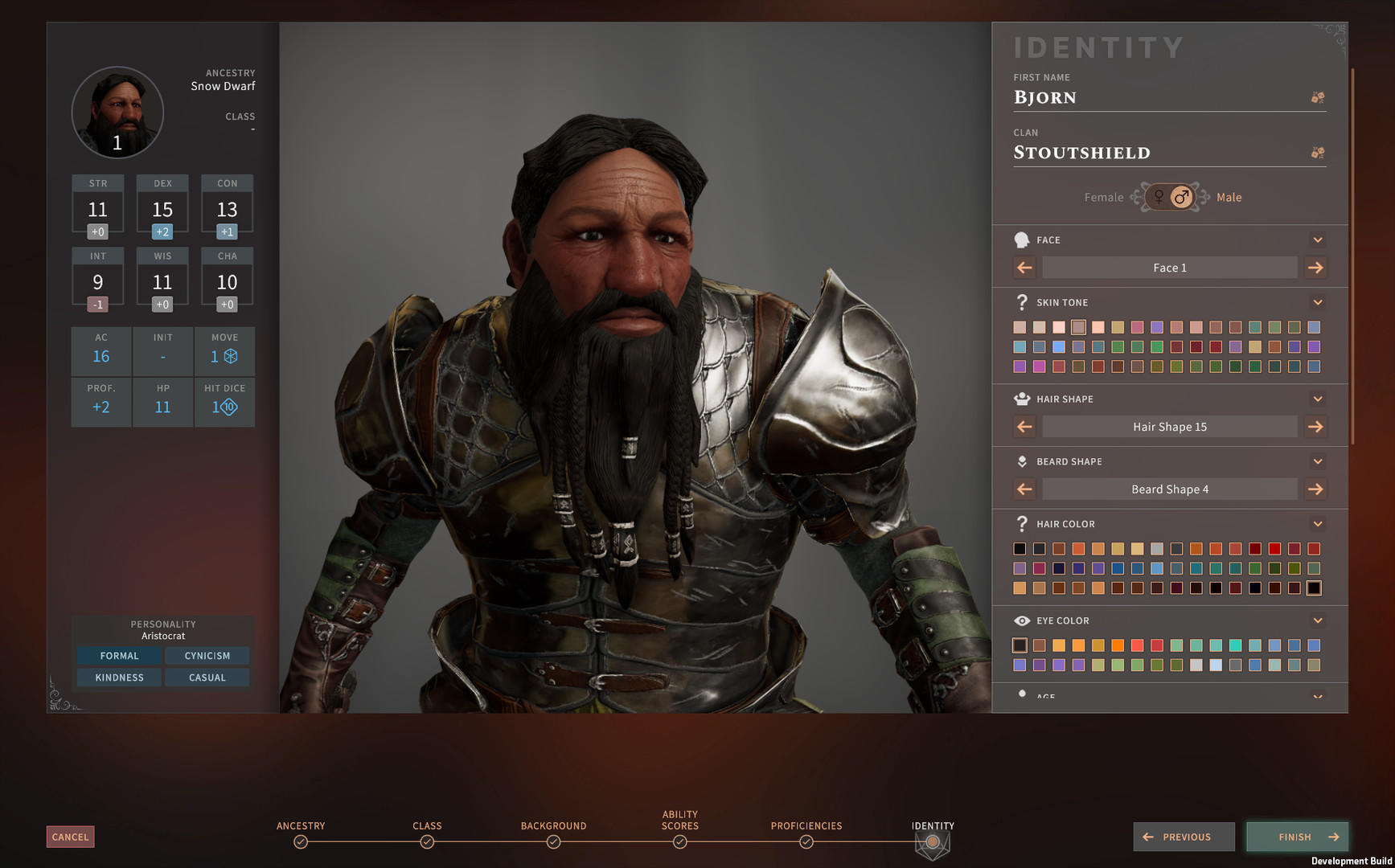Switch the gender toggle to Female

pyautogui.click(x=1158, y=196)
